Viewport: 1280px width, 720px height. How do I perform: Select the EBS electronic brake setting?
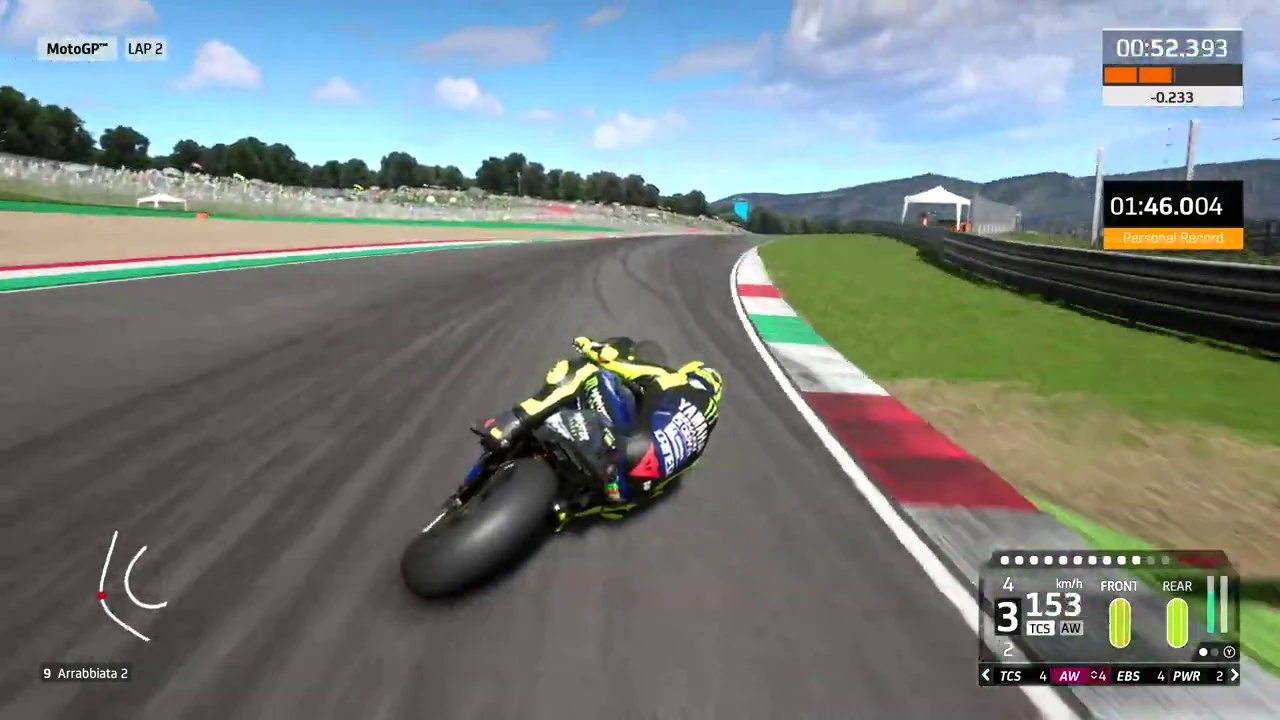pos(1128,675)
